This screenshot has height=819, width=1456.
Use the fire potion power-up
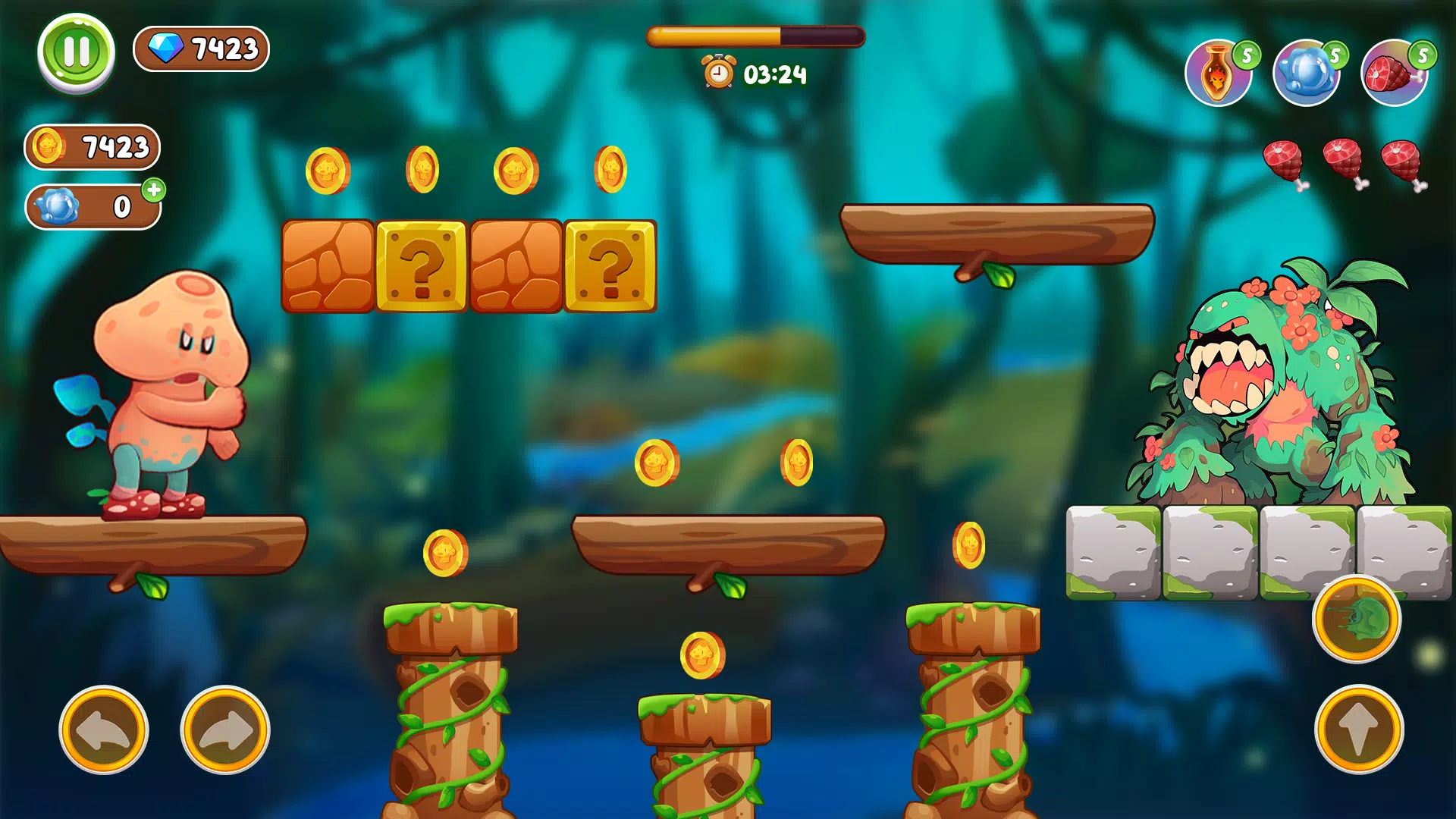(x=1217, y=74)
